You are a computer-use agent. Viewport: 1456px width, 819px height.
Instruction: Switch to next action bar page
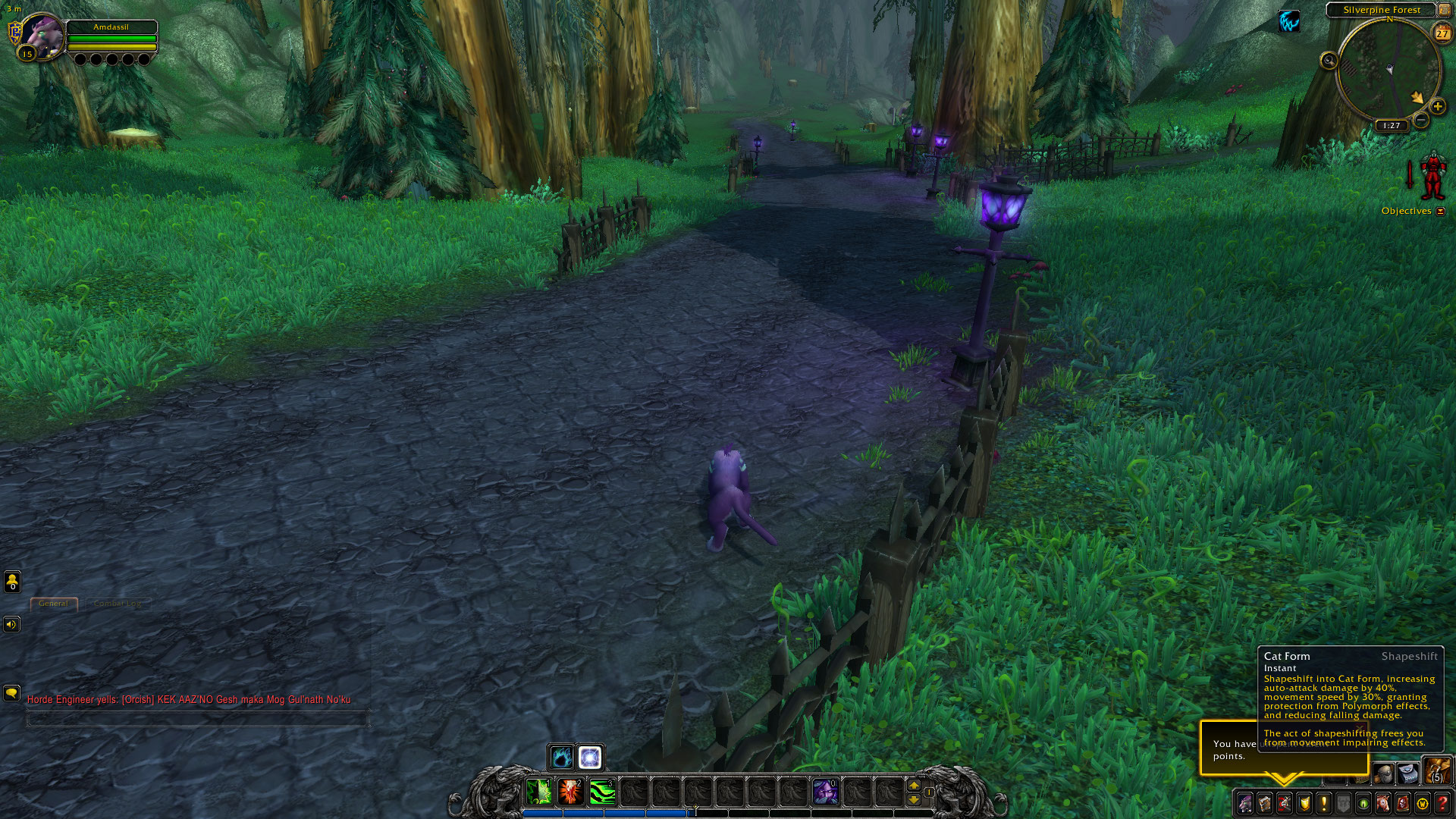914,786
